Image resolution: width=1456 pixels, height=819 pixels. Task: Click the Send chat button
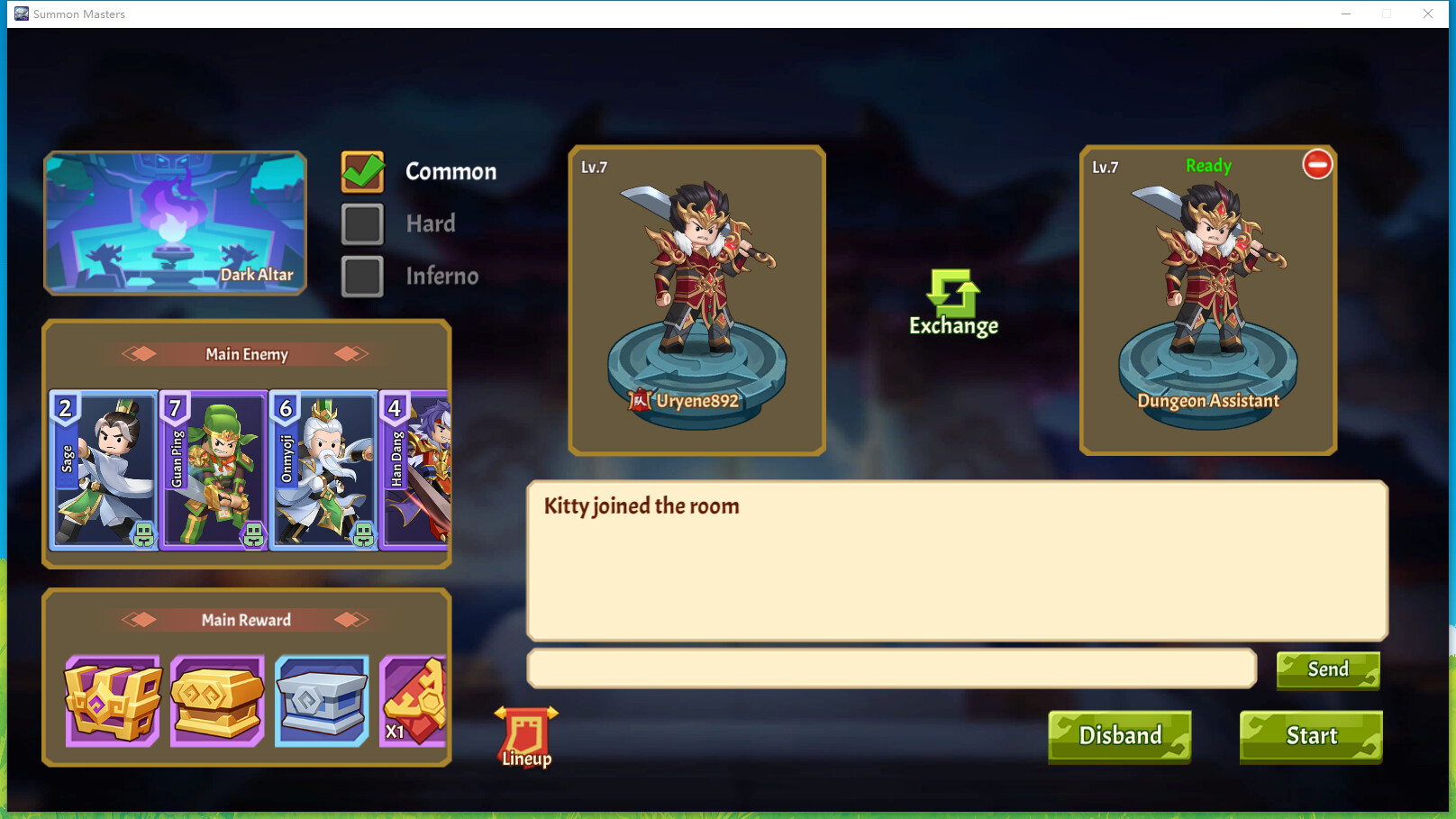[1327, 669]
